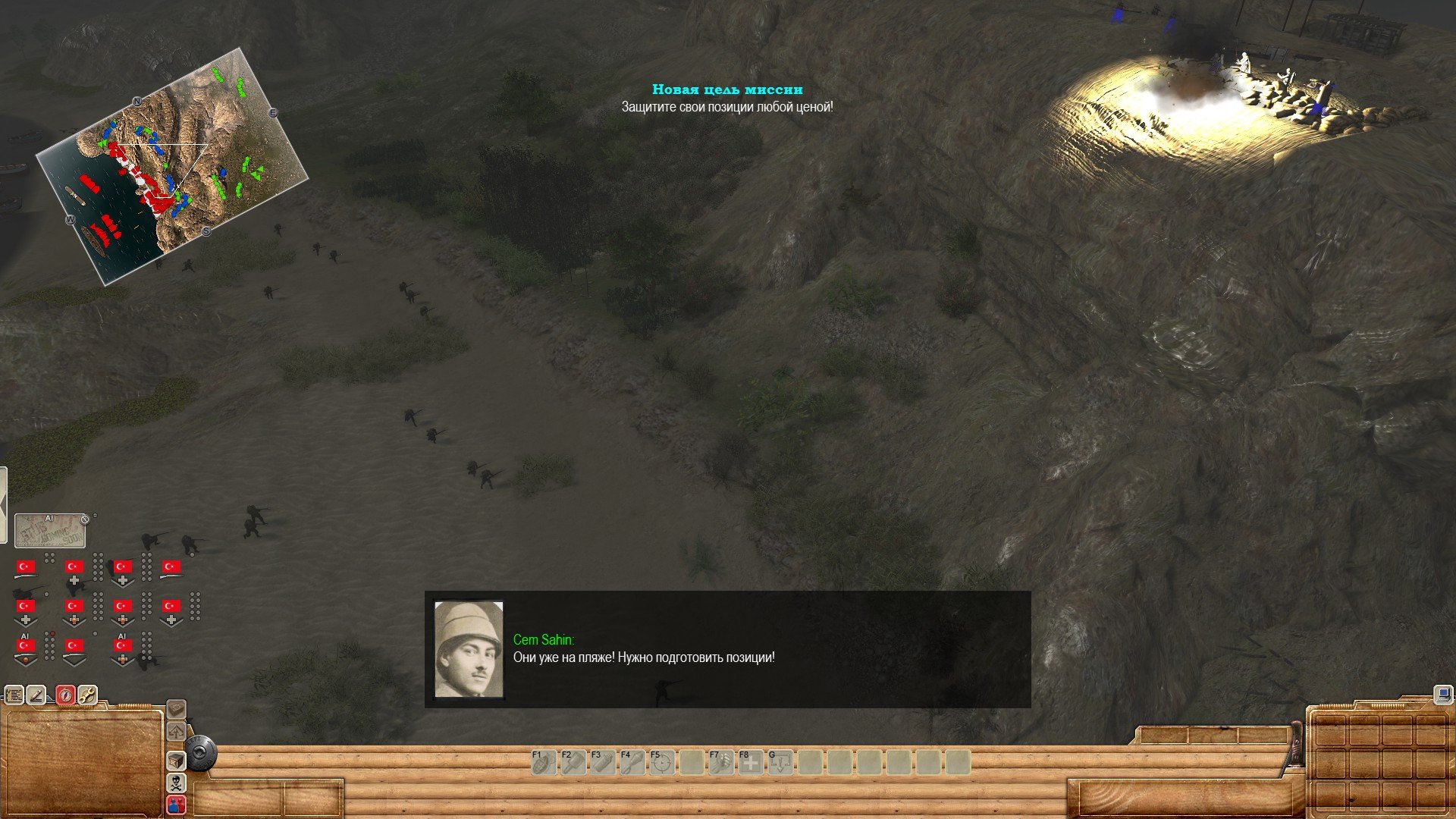Click the skull and crossbones button
This screenshot has width=1456, height=819.
176,783
